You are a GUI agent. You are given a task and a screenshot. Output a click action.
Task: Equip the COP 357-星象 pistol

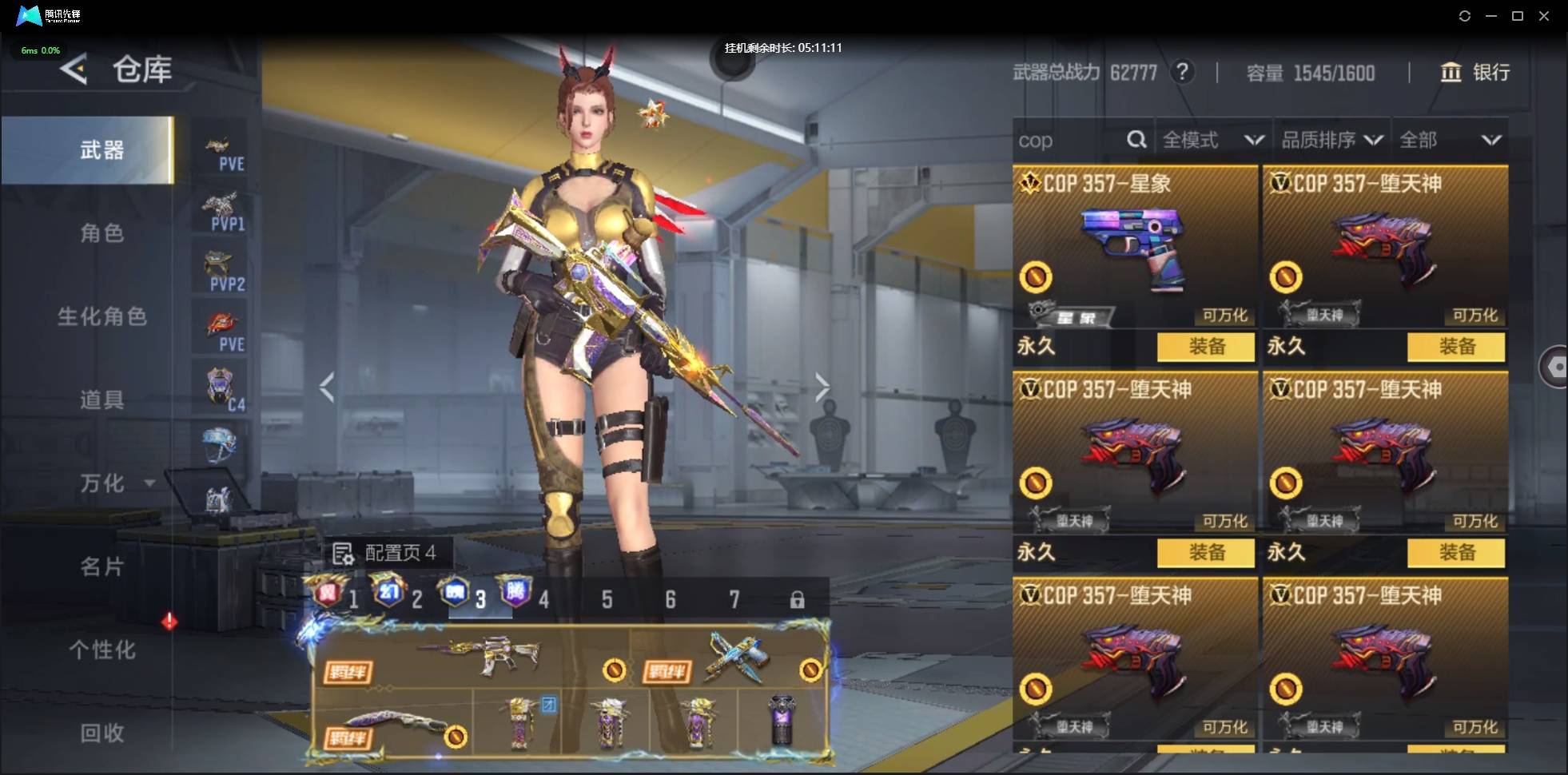1205,347
